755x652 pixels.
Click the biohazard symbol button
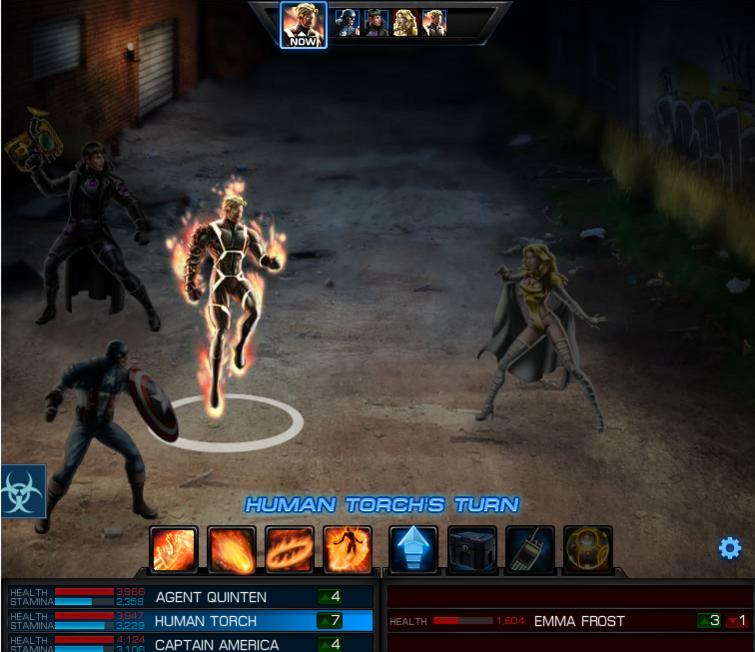click(22, 490)
